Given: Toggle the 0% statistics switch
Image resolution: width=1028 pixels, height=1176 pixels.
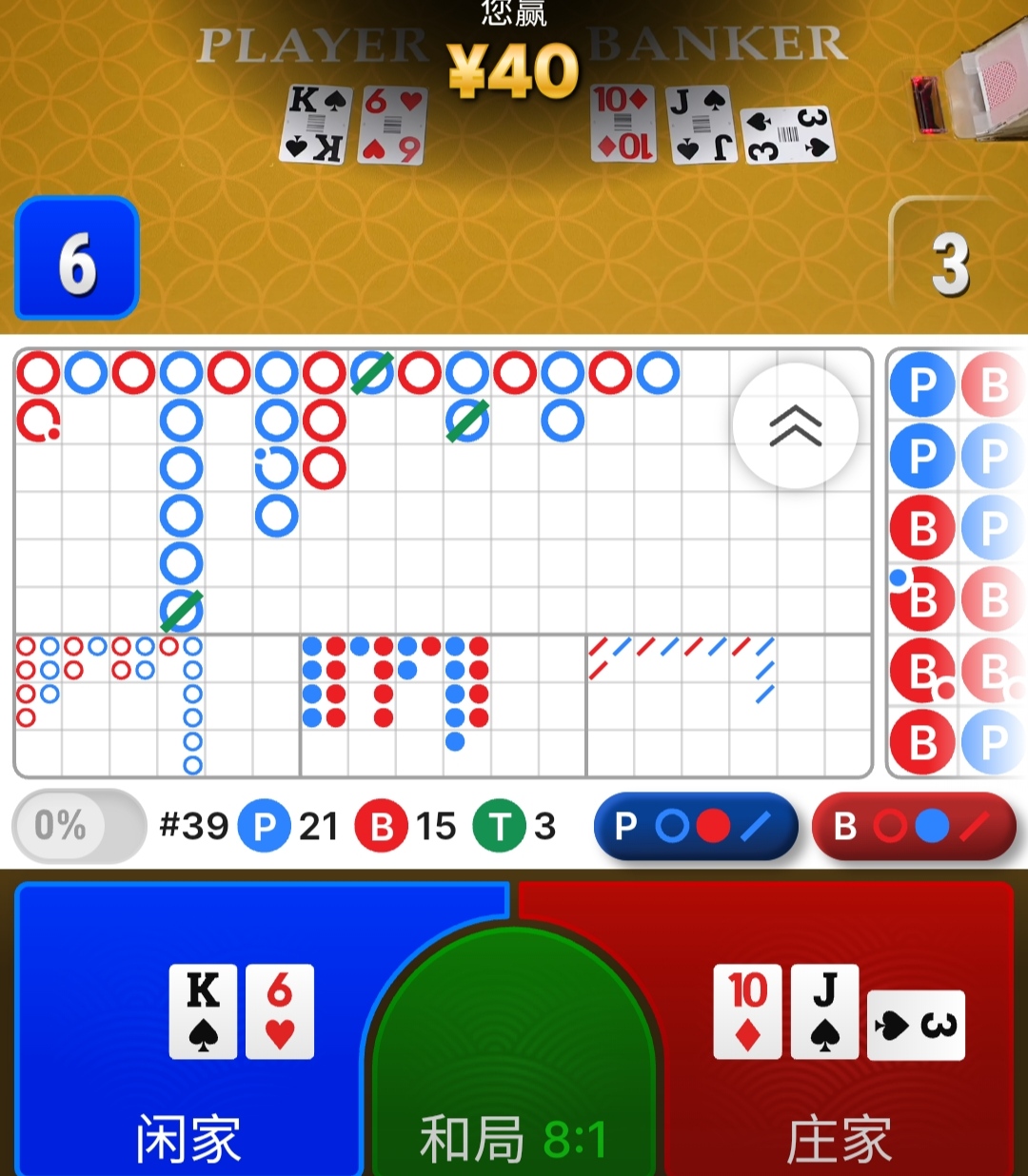Looking at the screenshot, I should coord(79,826).
